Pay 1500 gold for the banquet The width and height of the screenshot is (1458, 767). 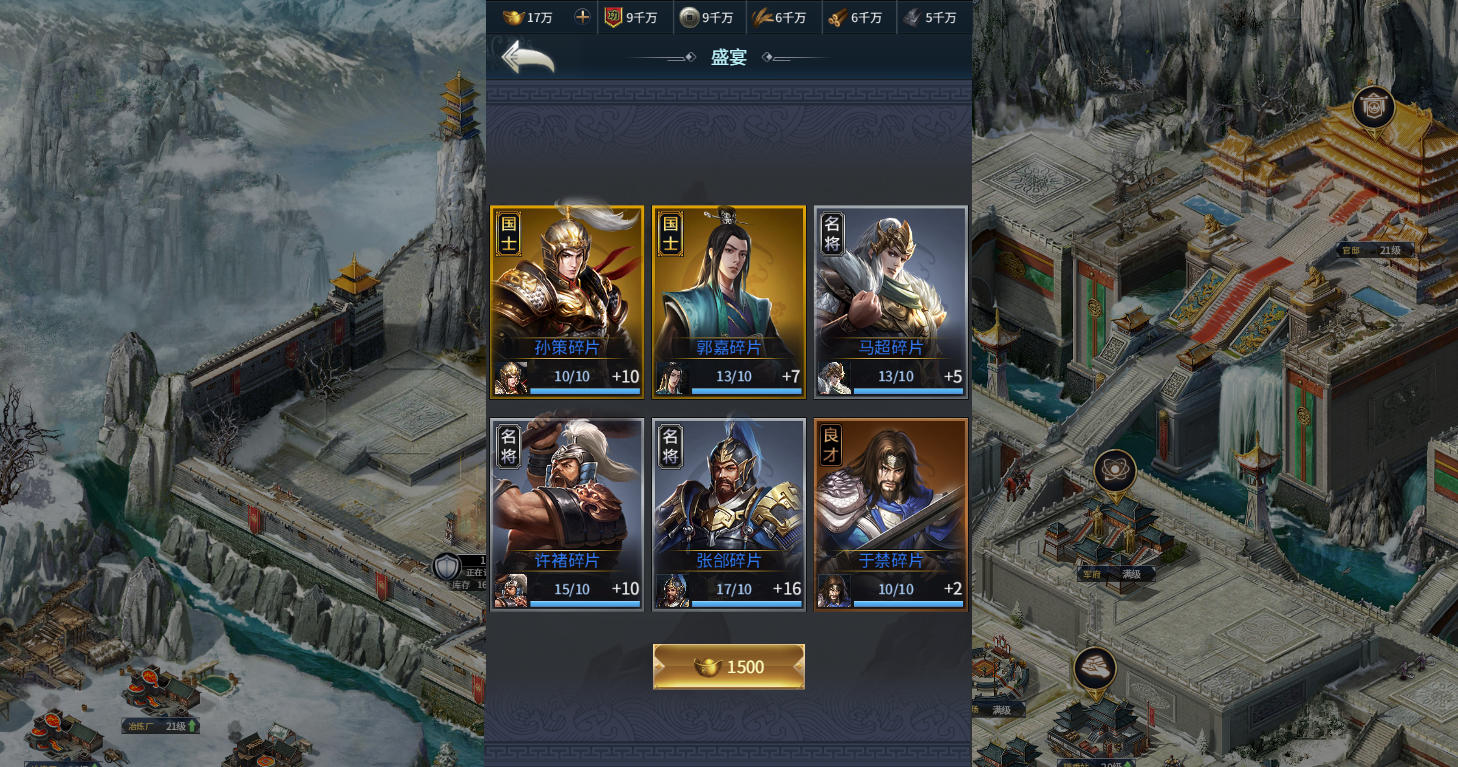point(729,667)
